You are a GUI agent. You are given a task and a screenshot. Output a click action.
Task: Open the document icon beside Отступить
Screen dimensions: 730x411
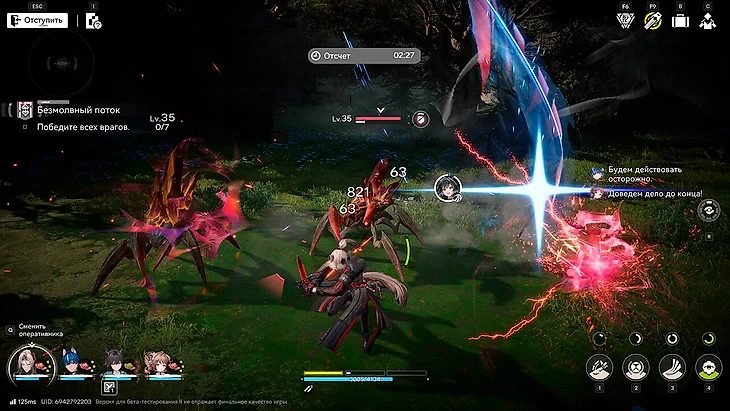(x=93, y=21)
